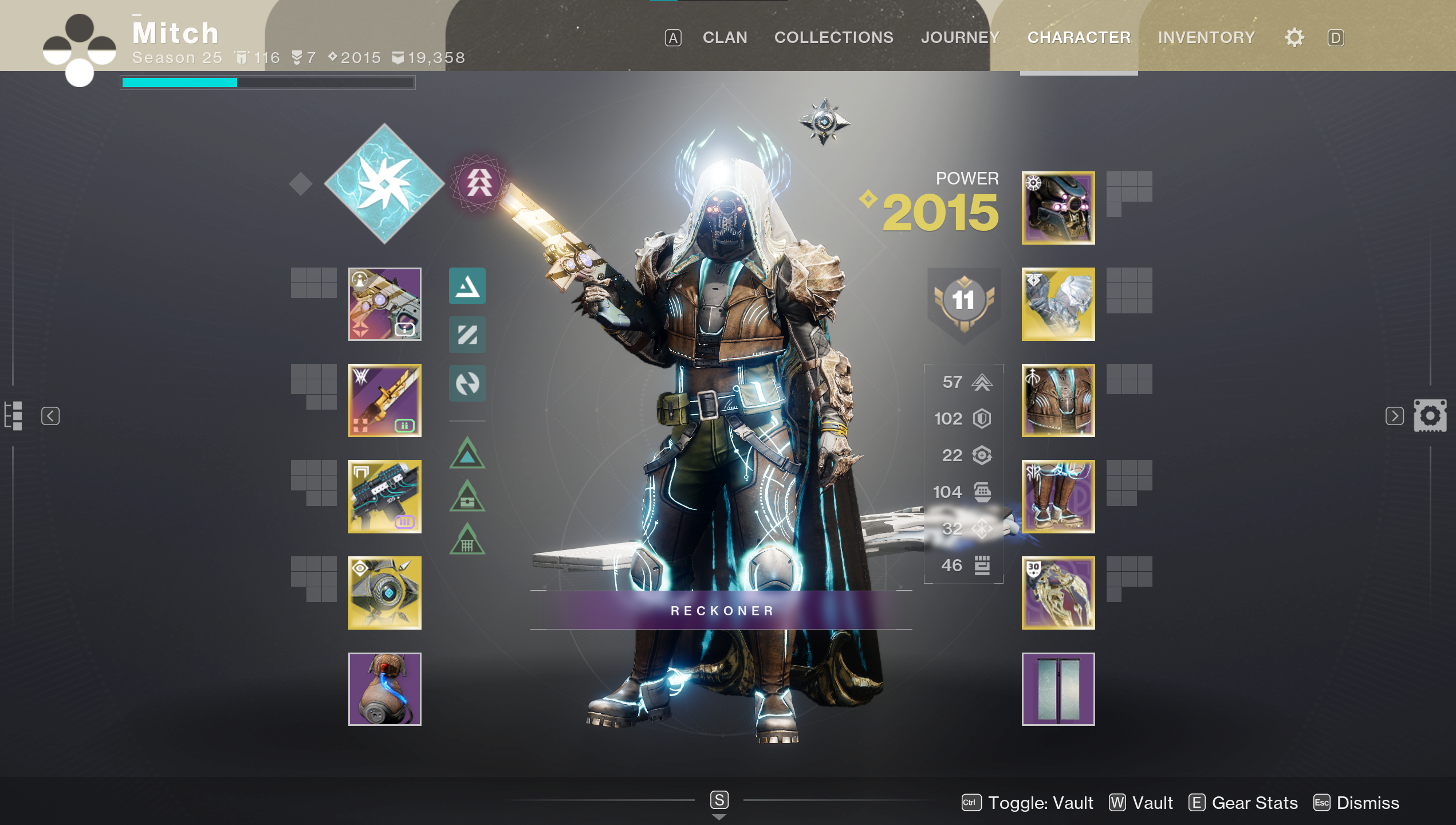This screenshot has height=825, width=1456.
Task: Select the leg armor boots slot
Action: point(1058,497)
